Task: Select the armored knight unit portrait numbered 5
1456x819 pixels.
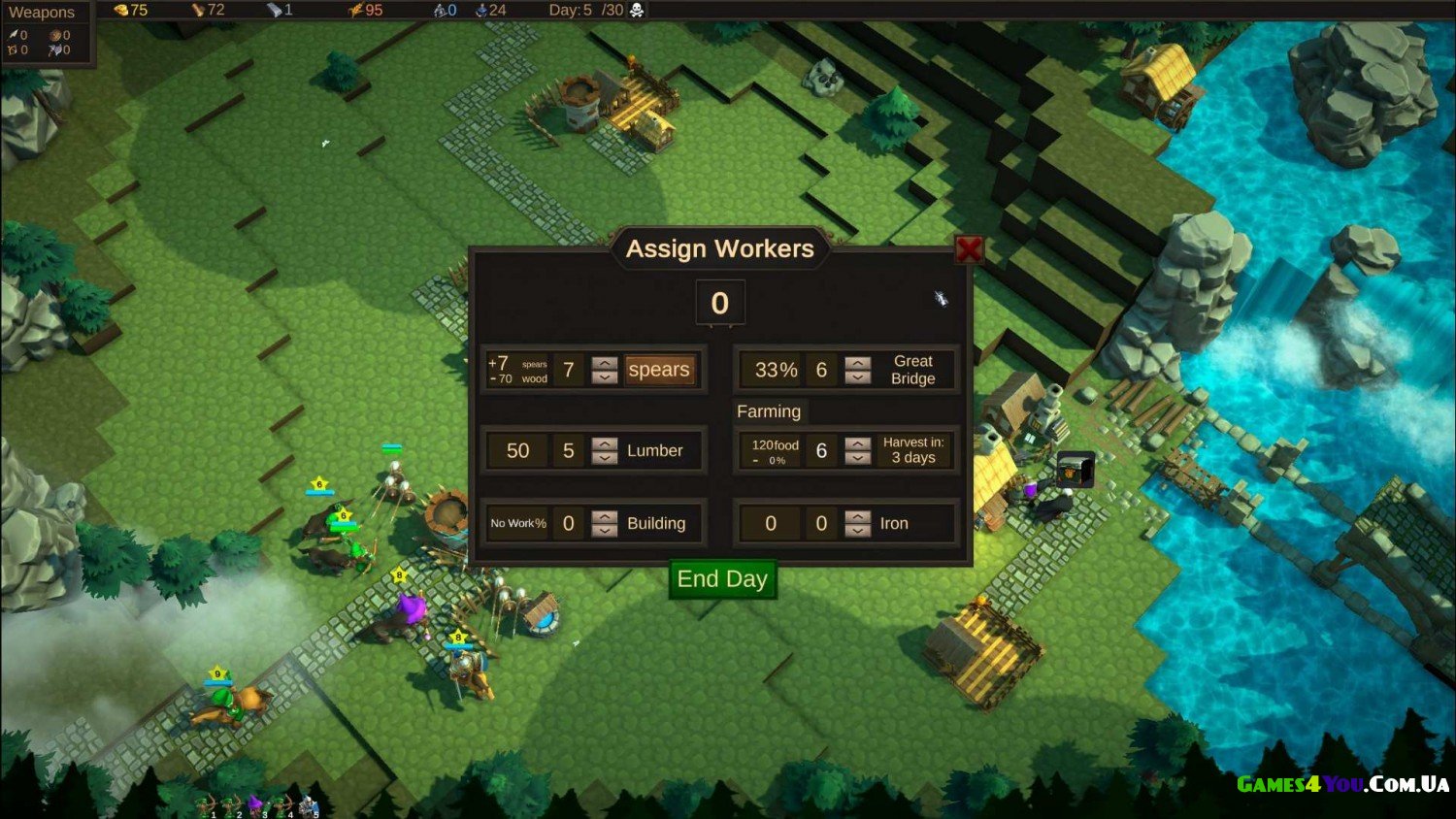Action: (x=309, y=804)
